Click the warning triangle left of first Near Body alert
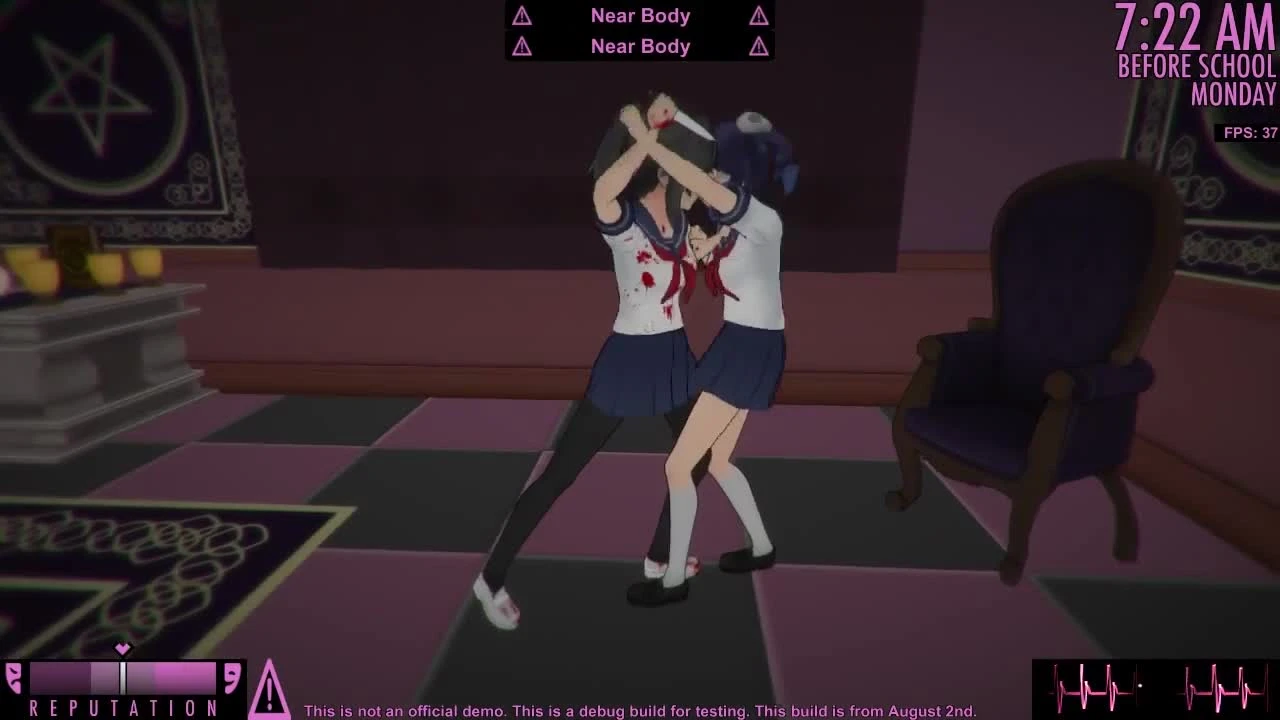 521,15
